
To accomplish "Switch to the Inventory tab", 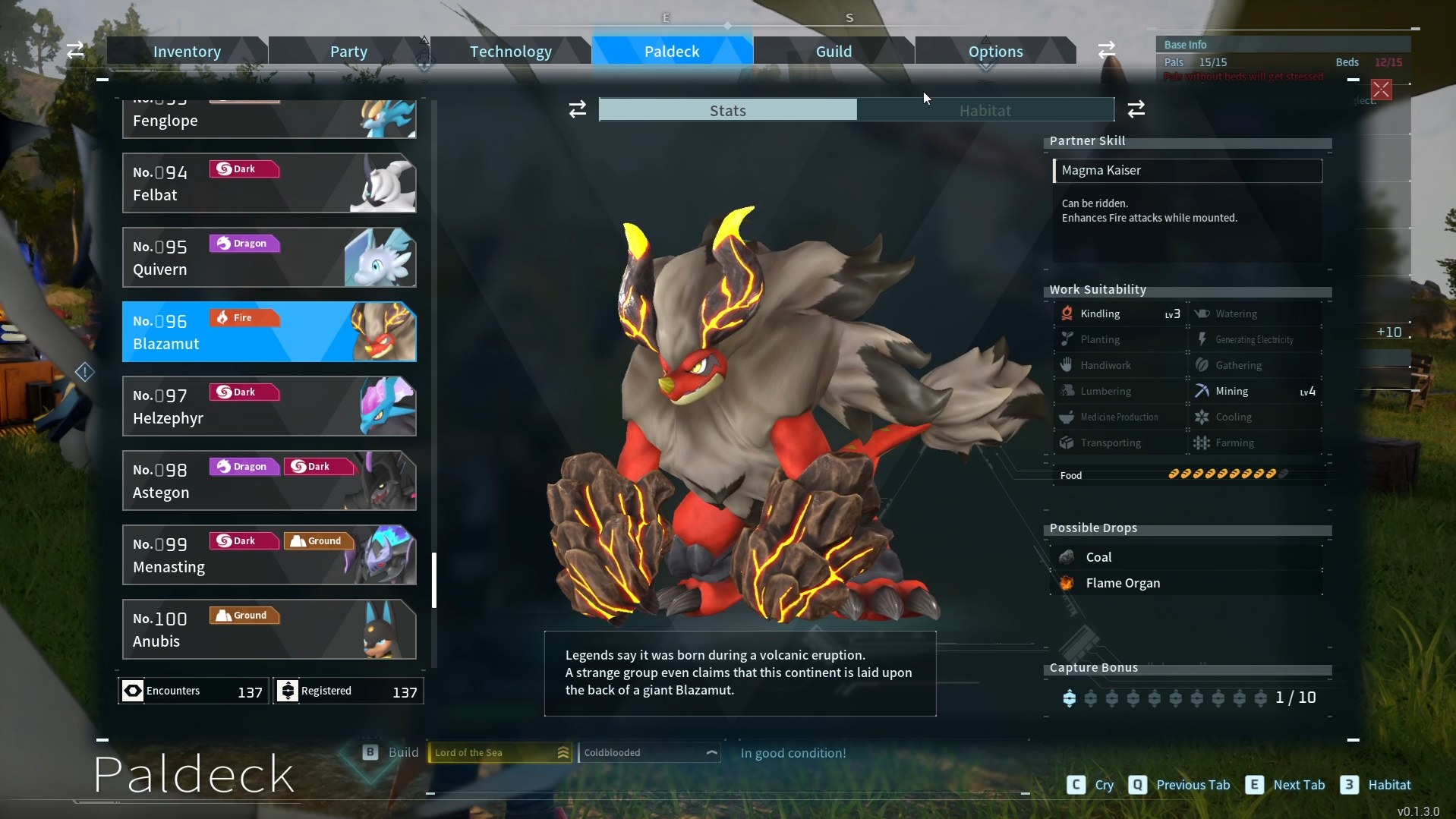I will (187, 52).
